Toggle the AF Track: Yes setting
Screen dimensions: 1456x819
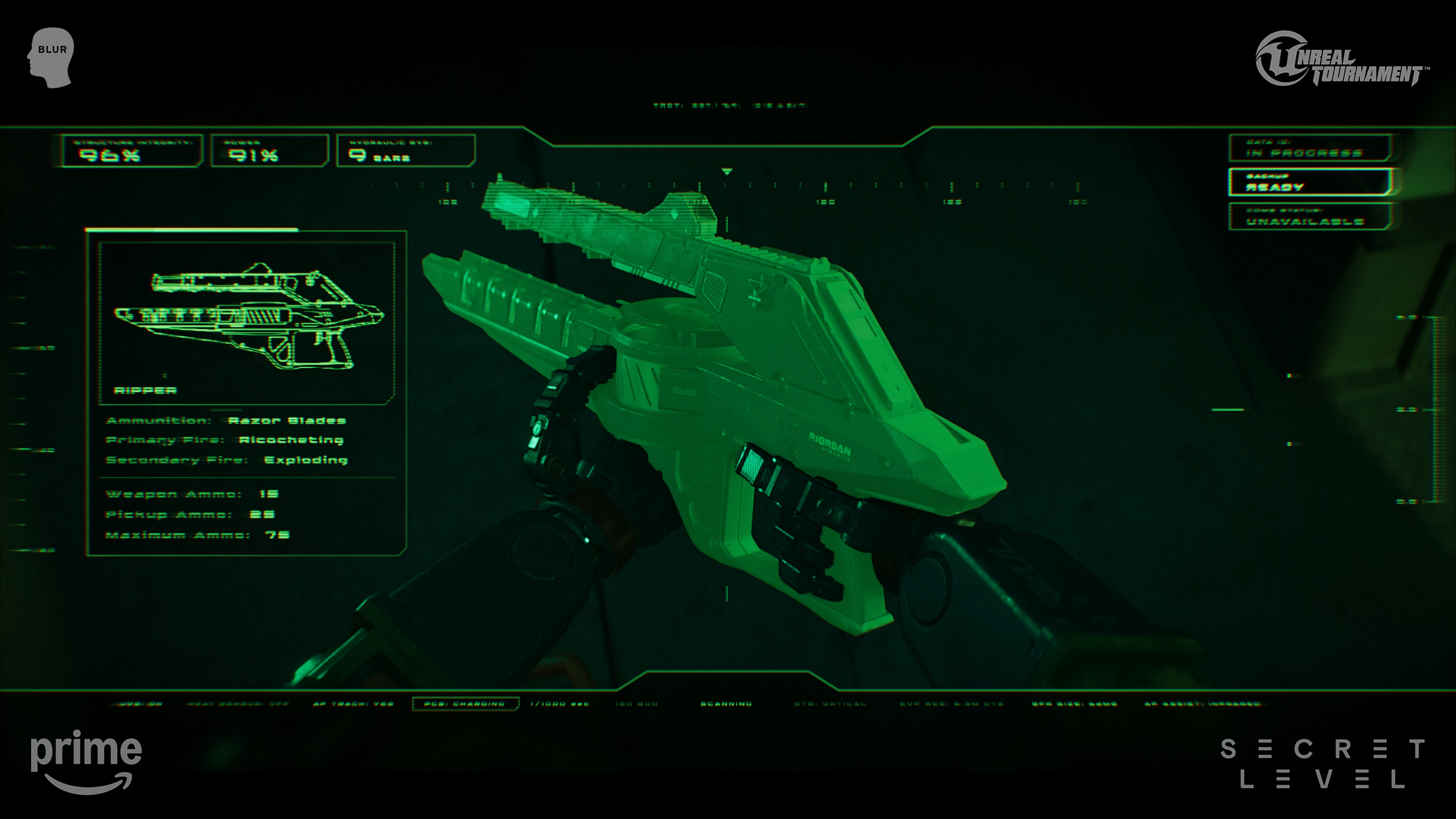(x=353, y=704)
